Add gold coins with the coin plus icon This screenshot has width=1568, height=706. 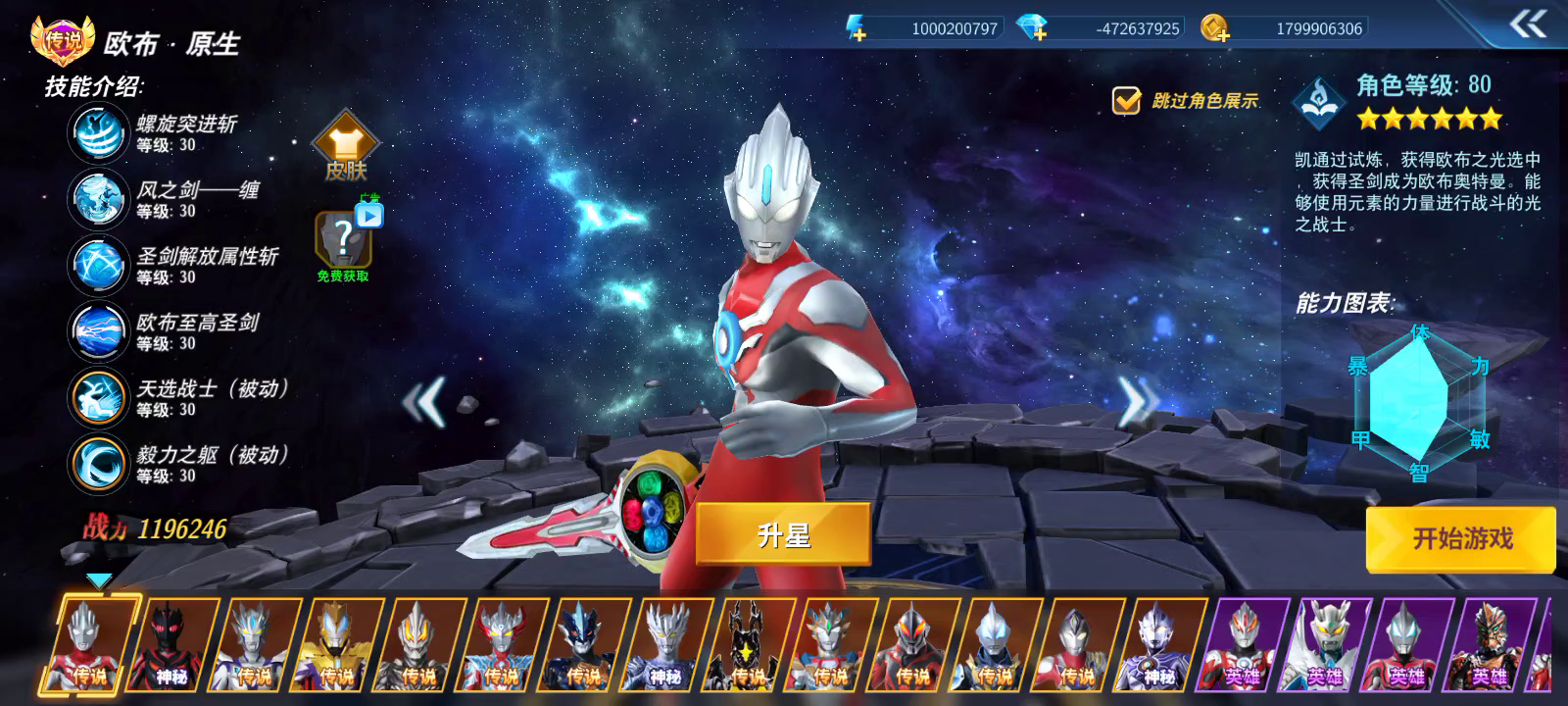1215,28
